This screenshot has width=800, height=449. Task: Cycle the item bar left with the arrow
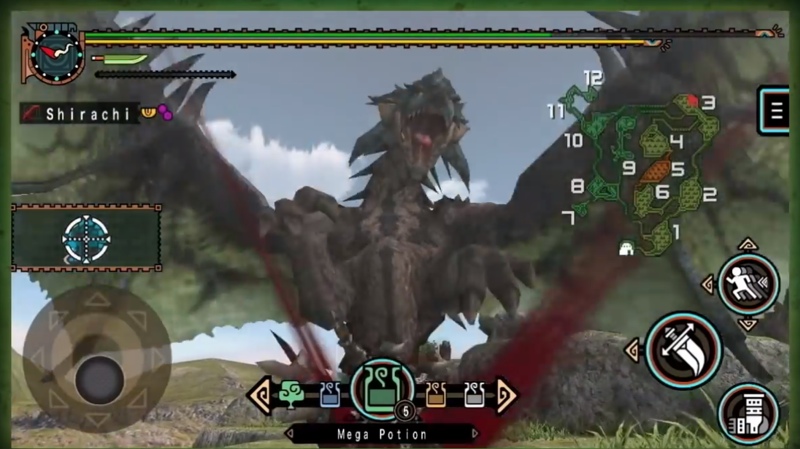(260, 395)
